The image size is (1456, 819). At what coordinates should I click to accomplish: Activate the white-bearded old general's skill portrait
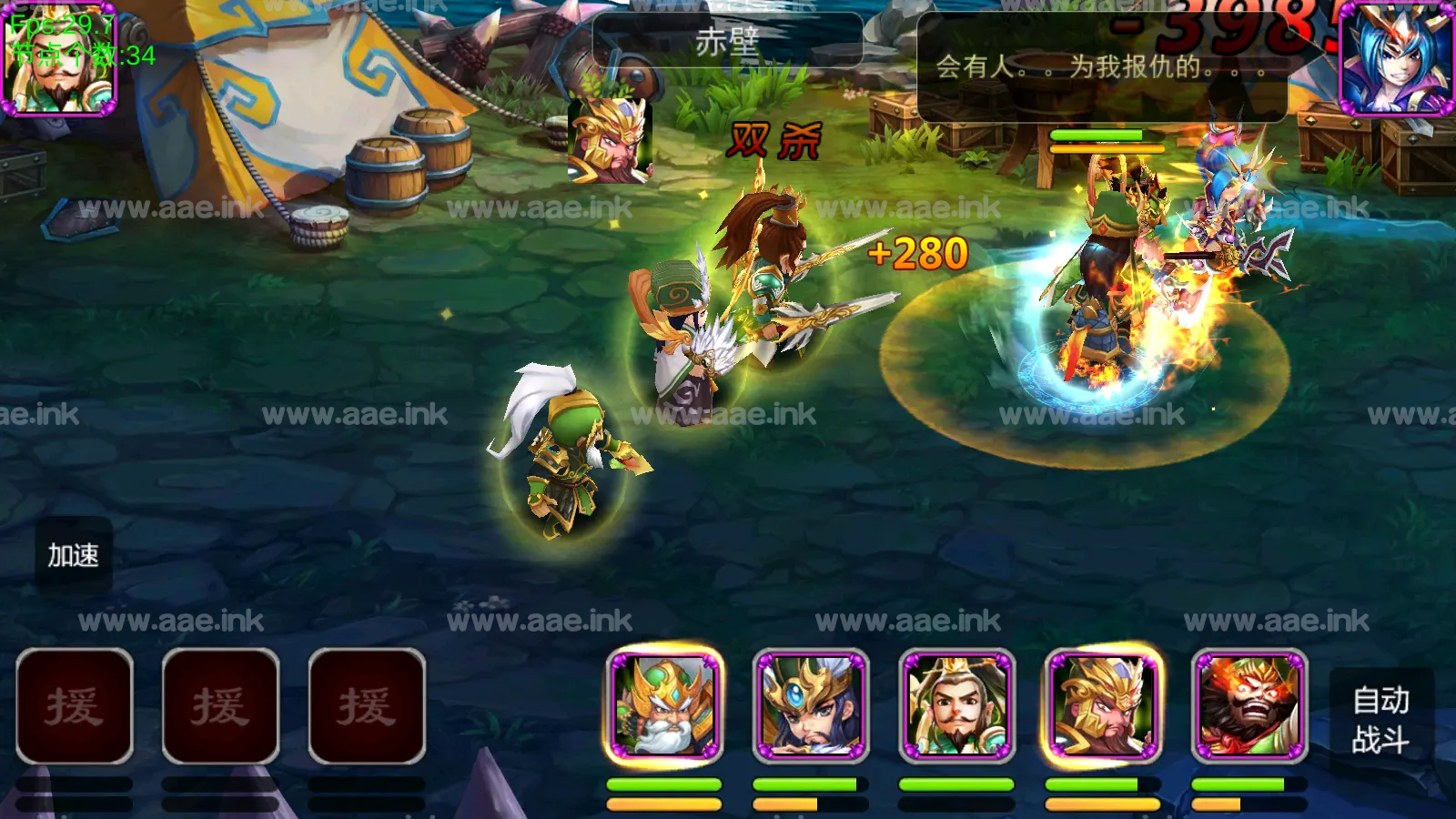[x=664, y=706]
